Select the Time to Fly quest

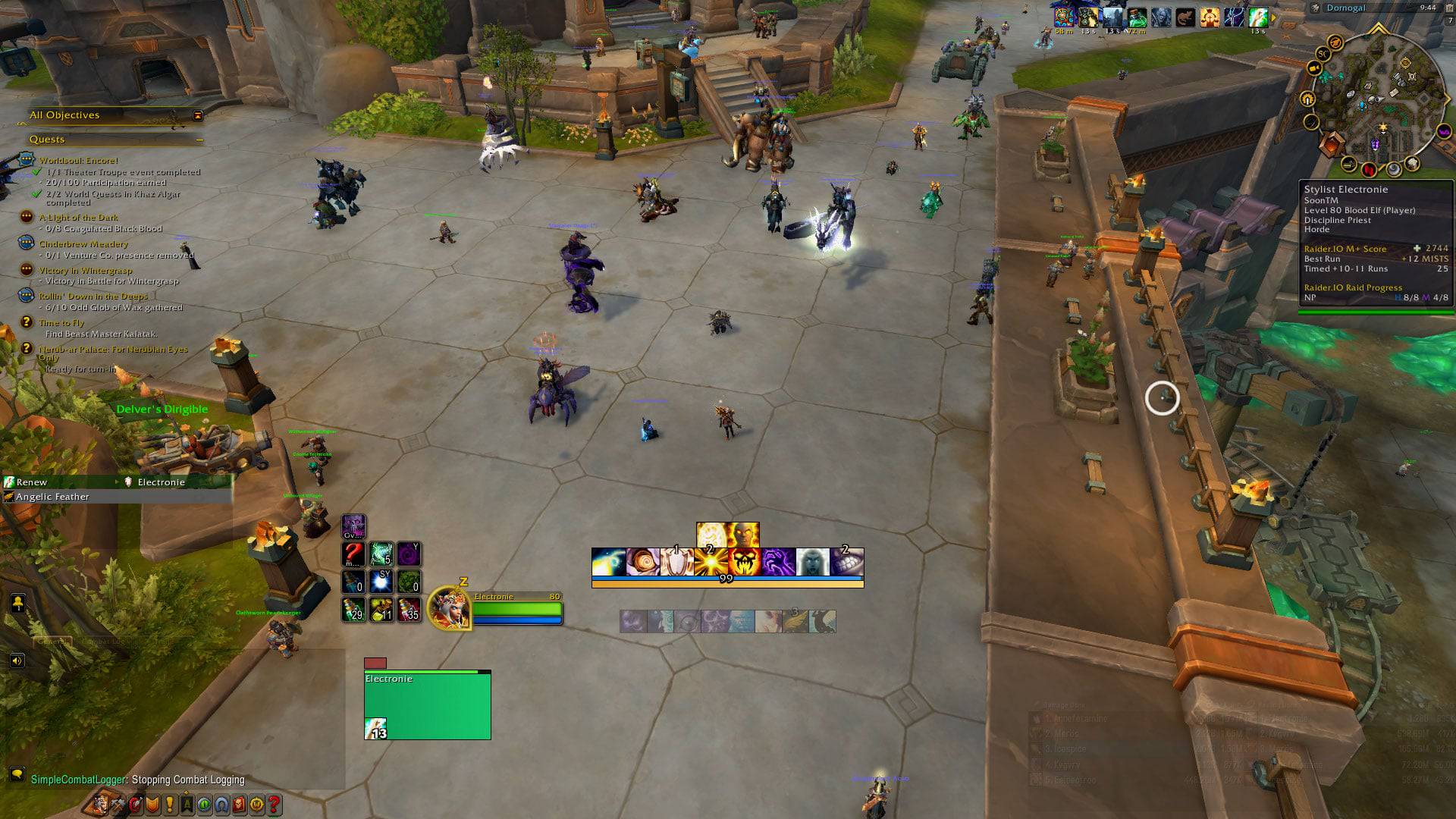click(x=61, y=323)
